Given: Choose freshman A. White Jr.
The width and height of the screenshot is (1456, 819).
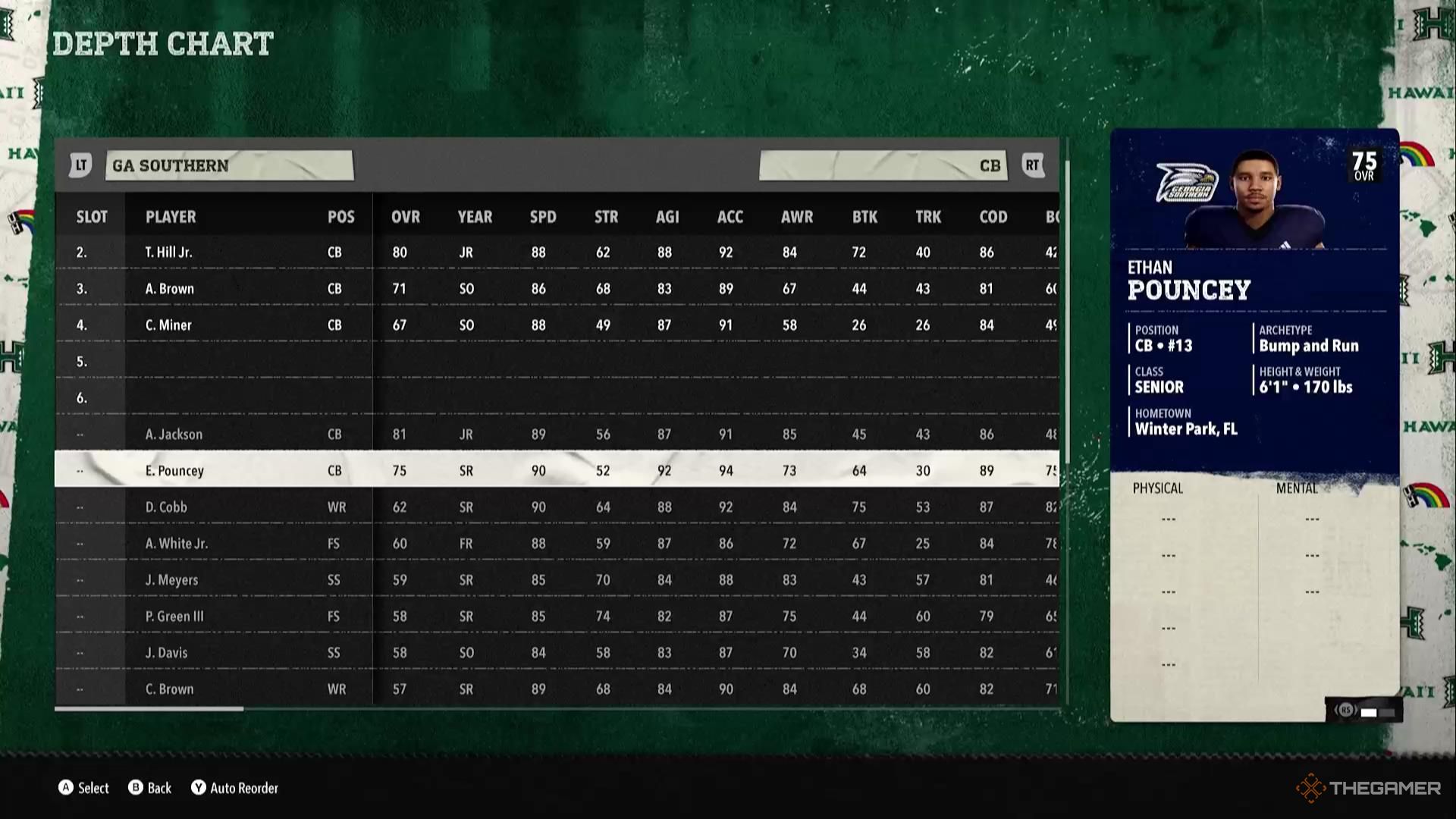Looking at the screenshot, I should click(x=176, y=544).
